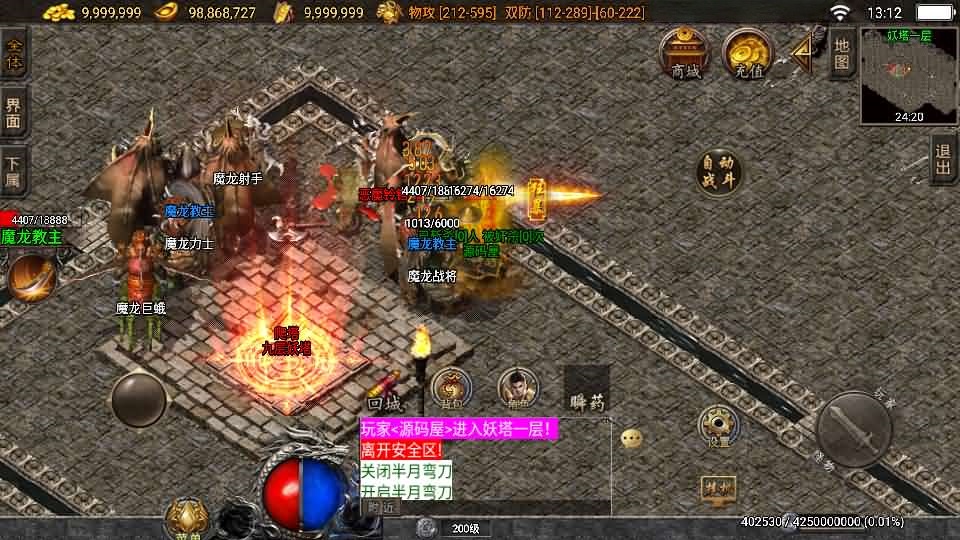Toggle 自动战斗 auto-battle
Viewport: 960px width, 540px height.
point(720,171)
